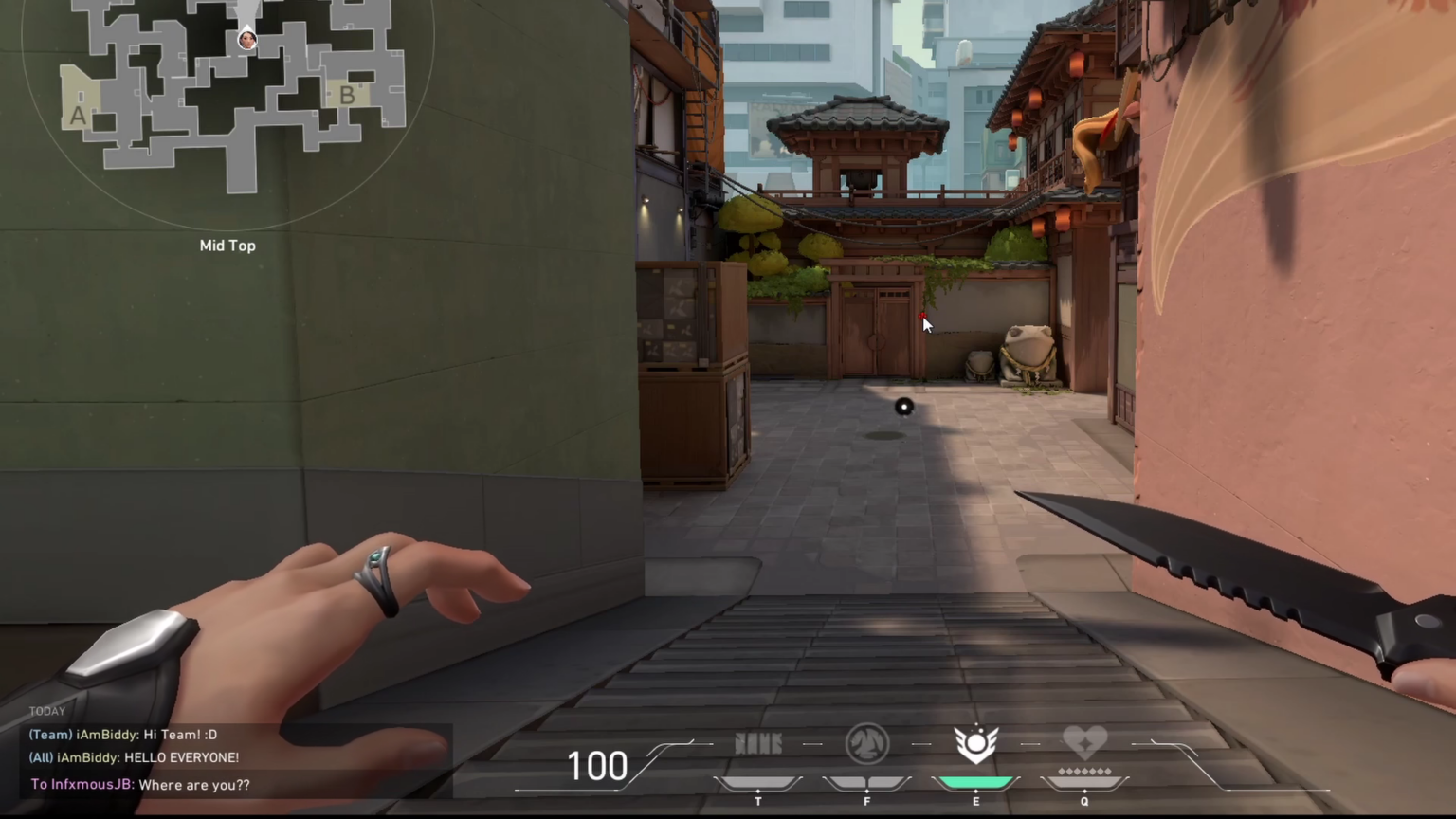1456x819 pixels.
Task: Click the A site marker on minimap
Action: (x=78, y=114)
